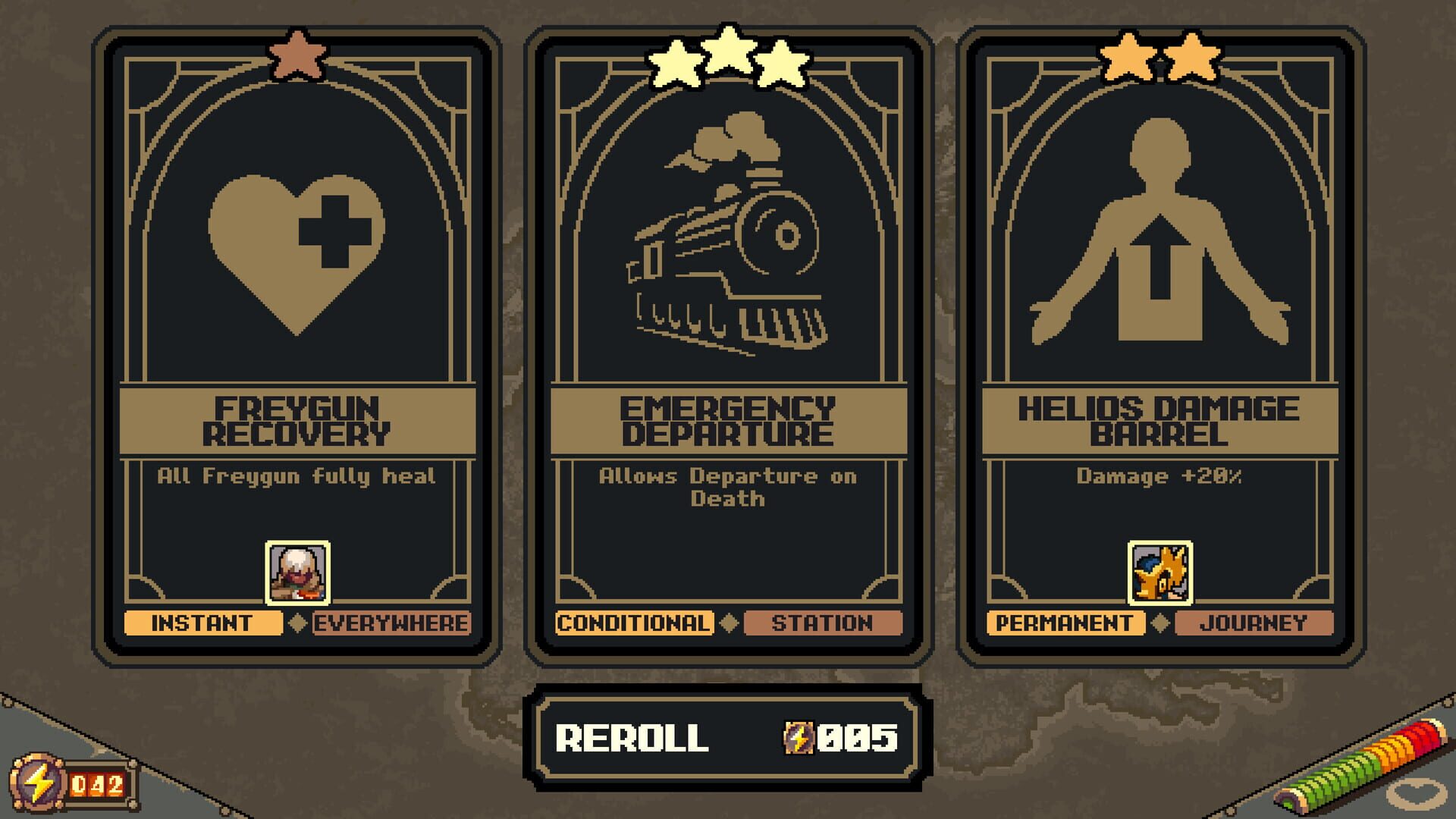Click the PERMANENT tag on the Helios card
The width and height of the screenshot is (1456, 819).
coord(1065,623)
